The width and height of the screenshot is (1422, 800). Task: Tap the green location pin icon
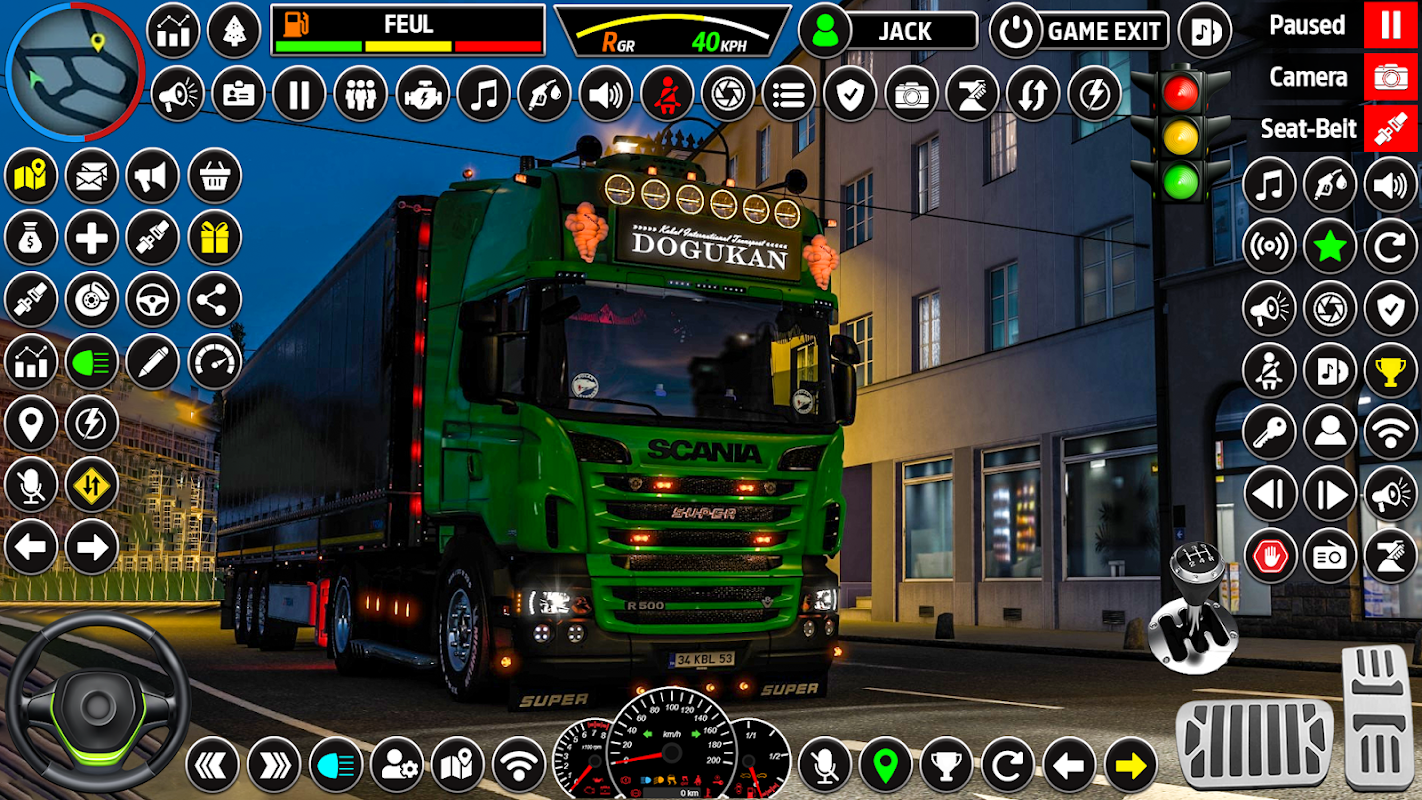tap(885, 766)
